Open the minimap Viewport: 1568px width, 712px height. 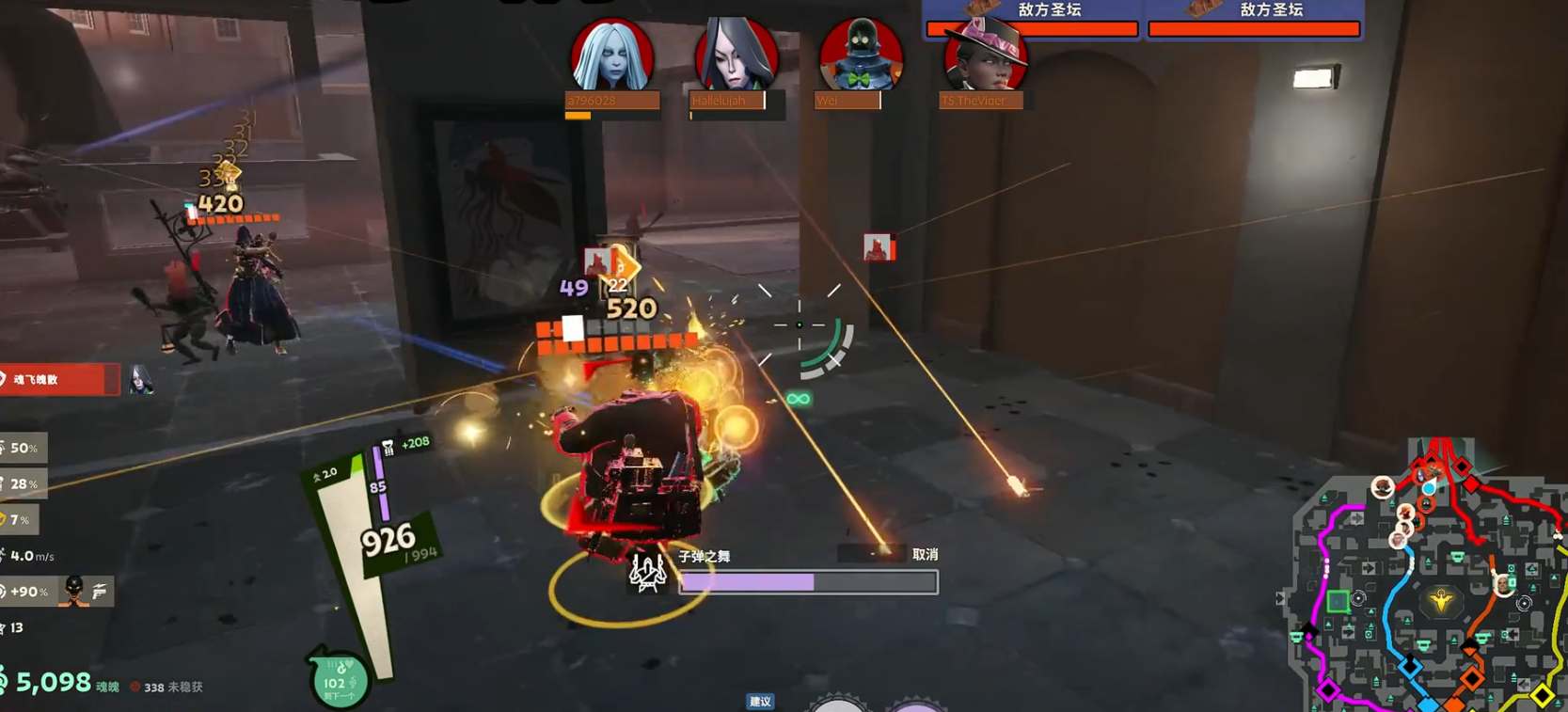(1430, 583)
